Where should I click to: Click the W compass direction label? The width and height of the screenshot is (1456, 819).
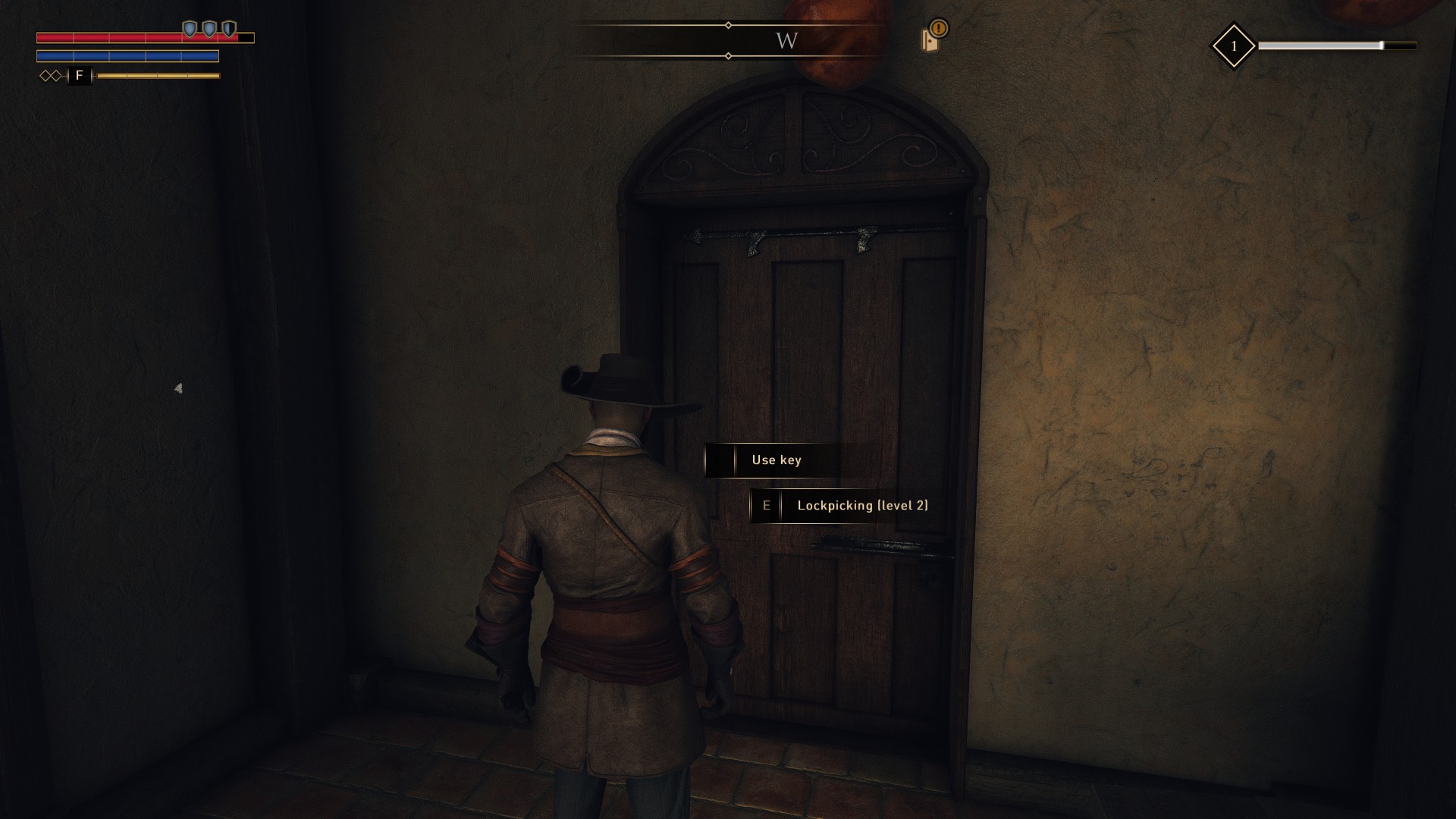click(x=786, y=41)
